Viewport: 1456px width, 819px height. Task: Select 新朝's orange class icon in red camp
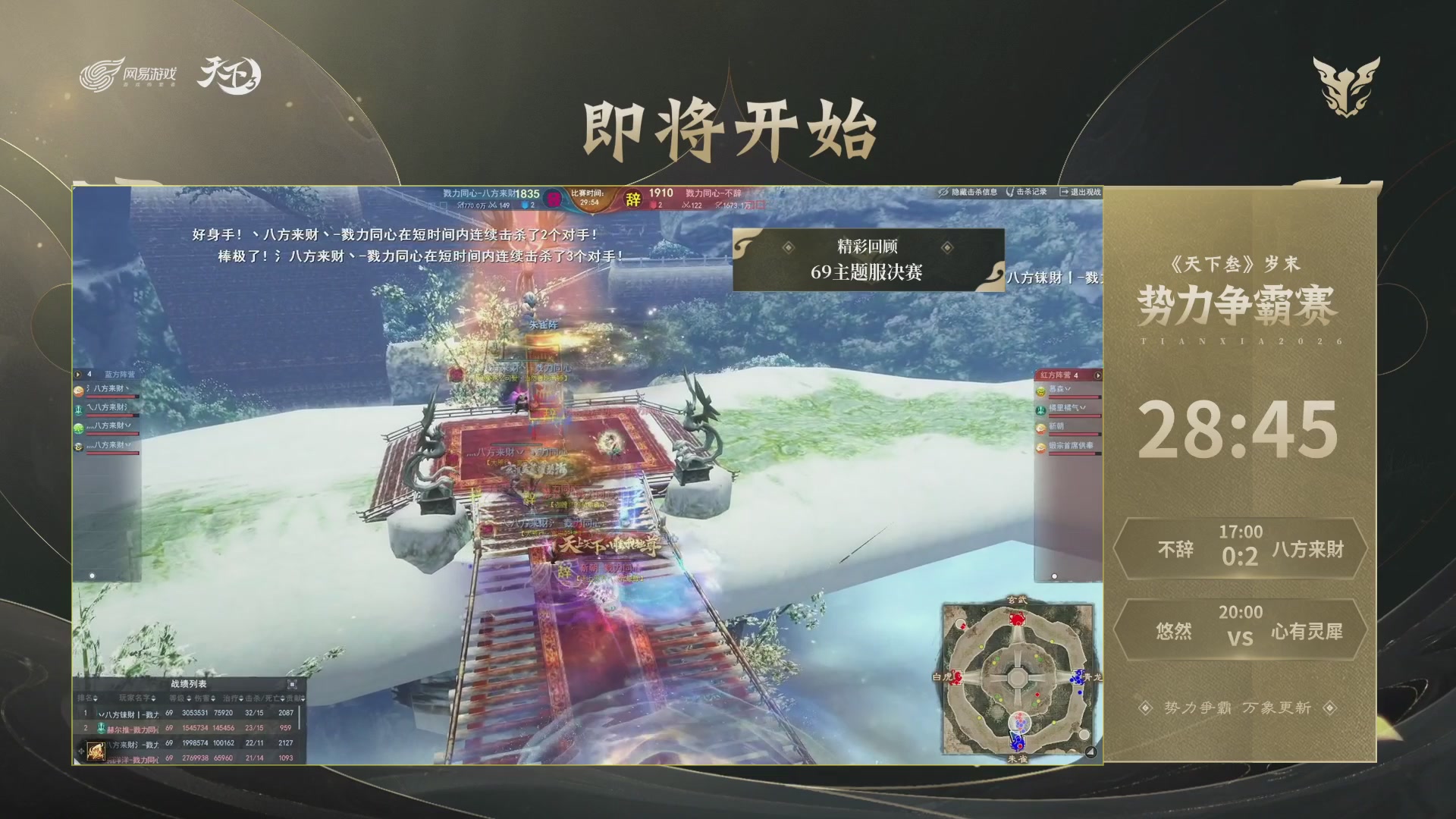(x=1040, y=429)
